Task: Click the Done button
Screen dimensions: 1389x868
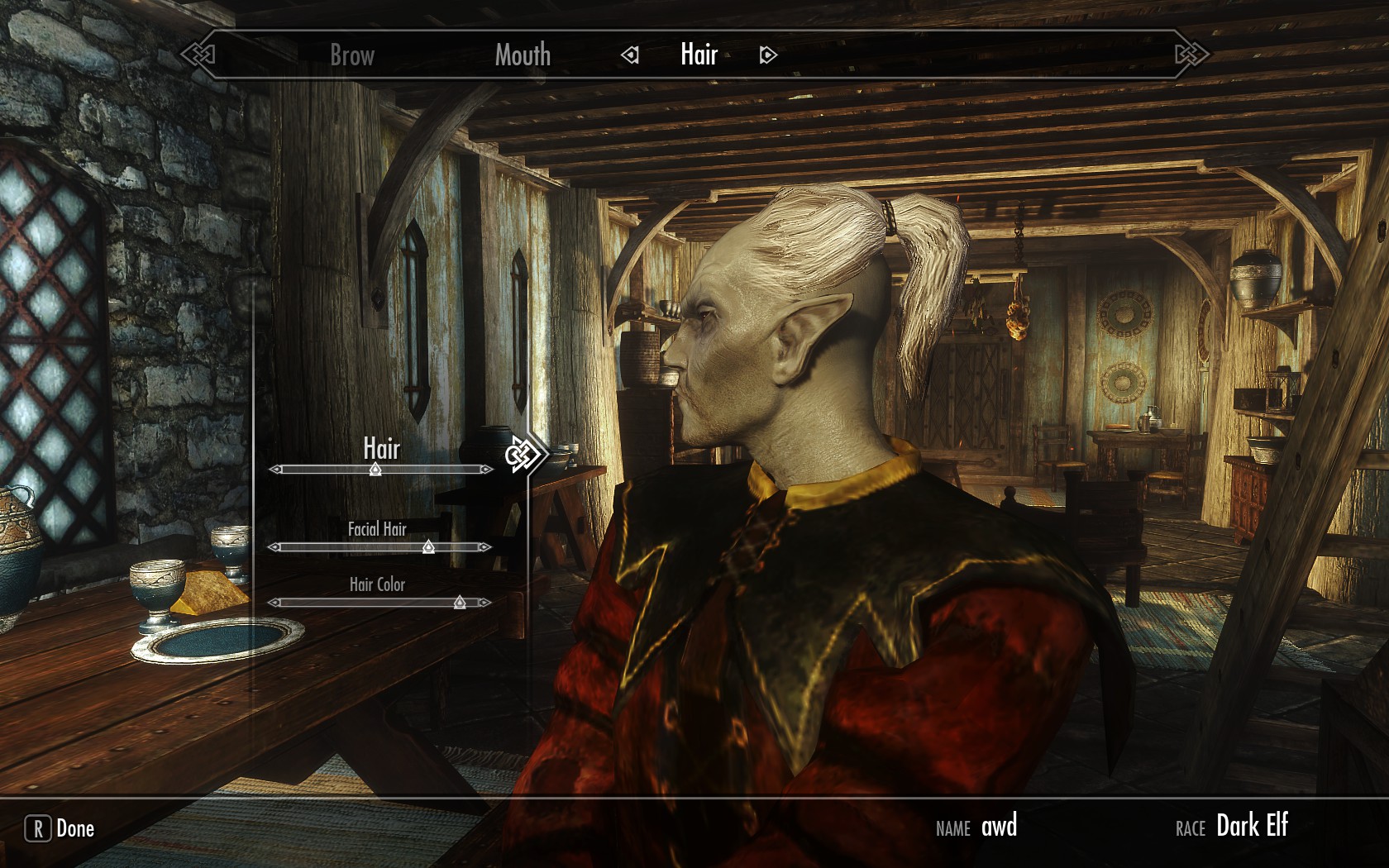Action: point(60,828)
